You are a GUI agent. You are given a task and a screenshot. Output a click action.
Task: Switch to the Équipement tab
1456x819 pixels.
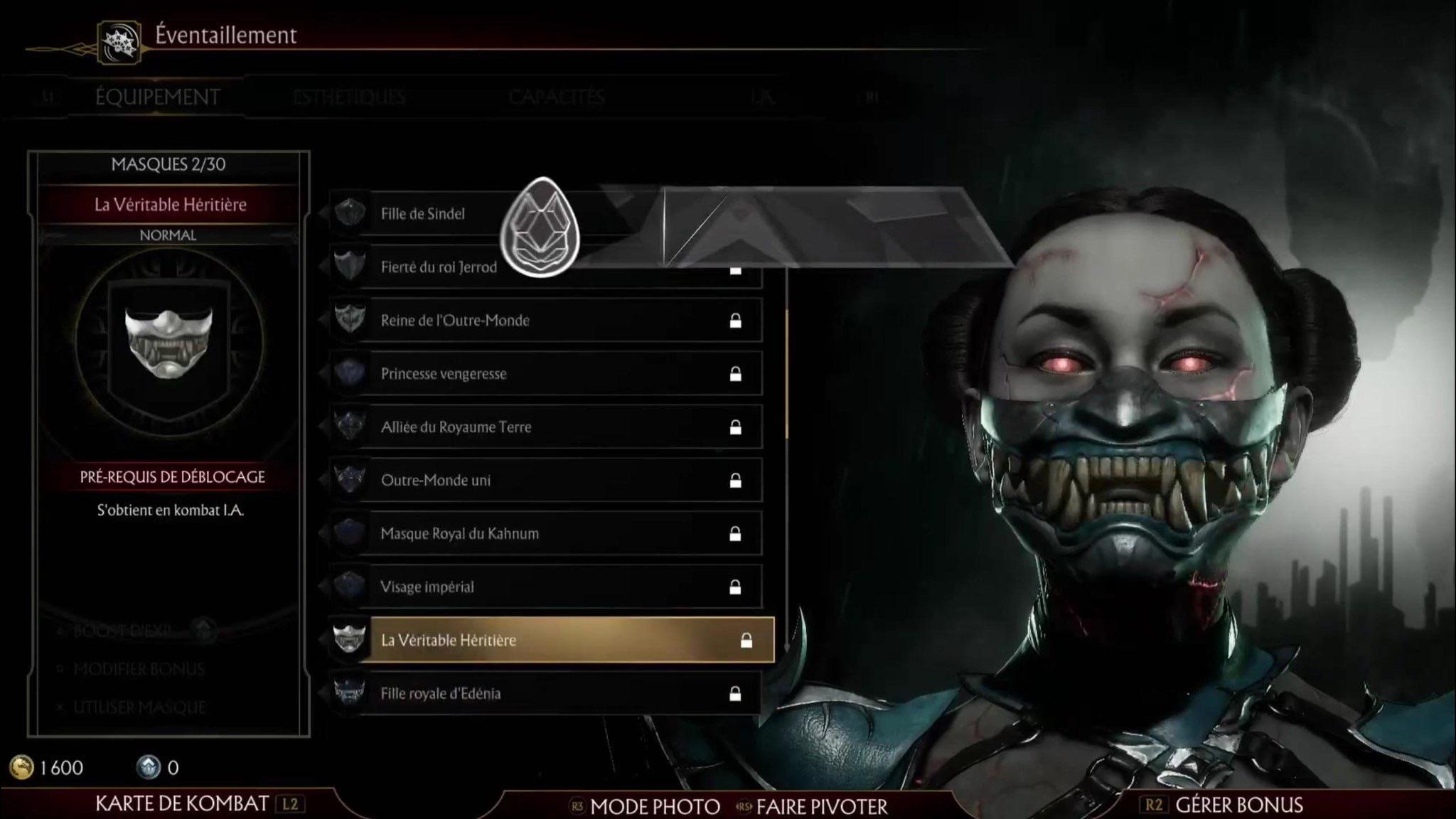[157, 97]
